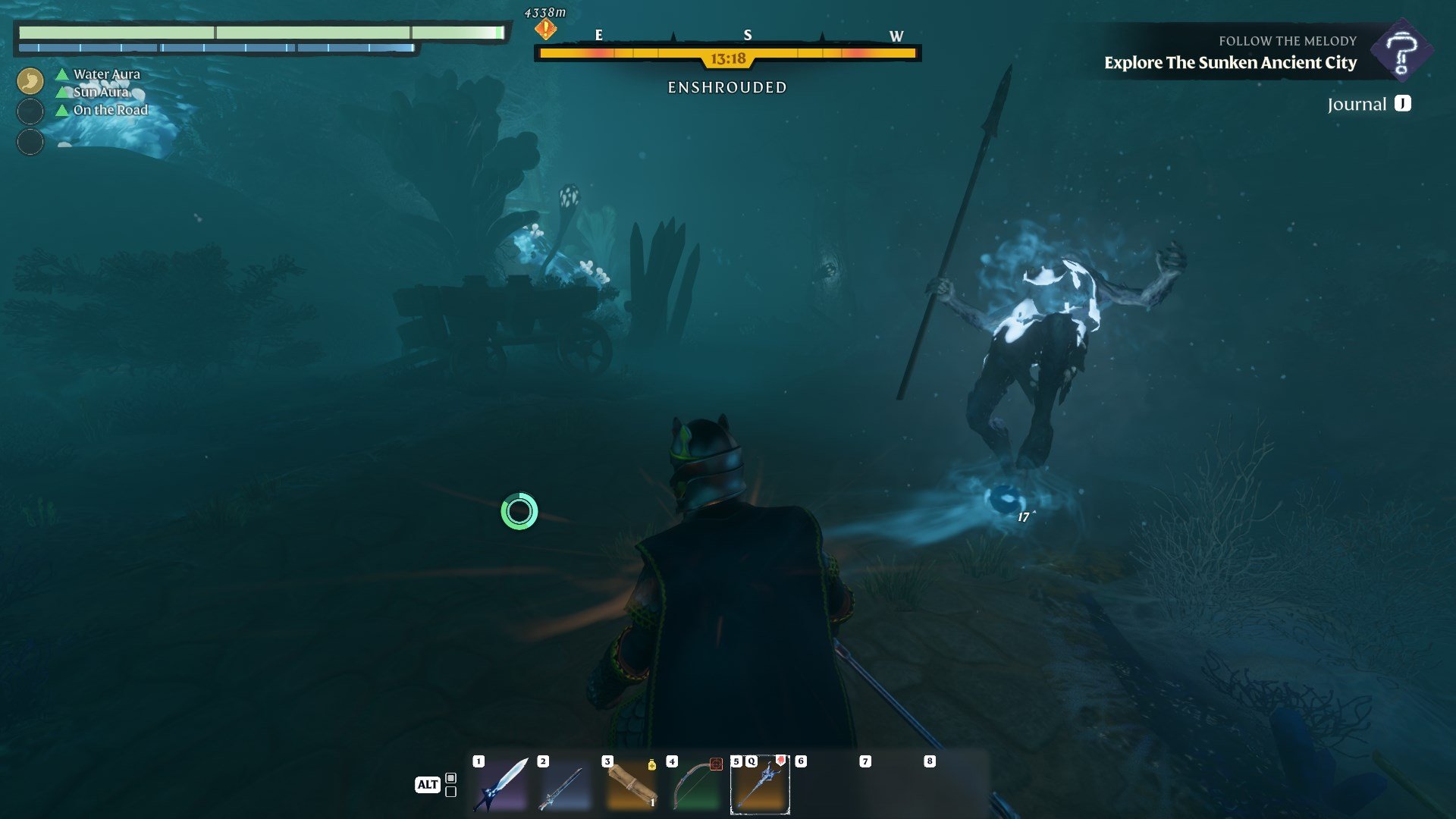Toggle the upper ALT hotbar checkbox

450,777
